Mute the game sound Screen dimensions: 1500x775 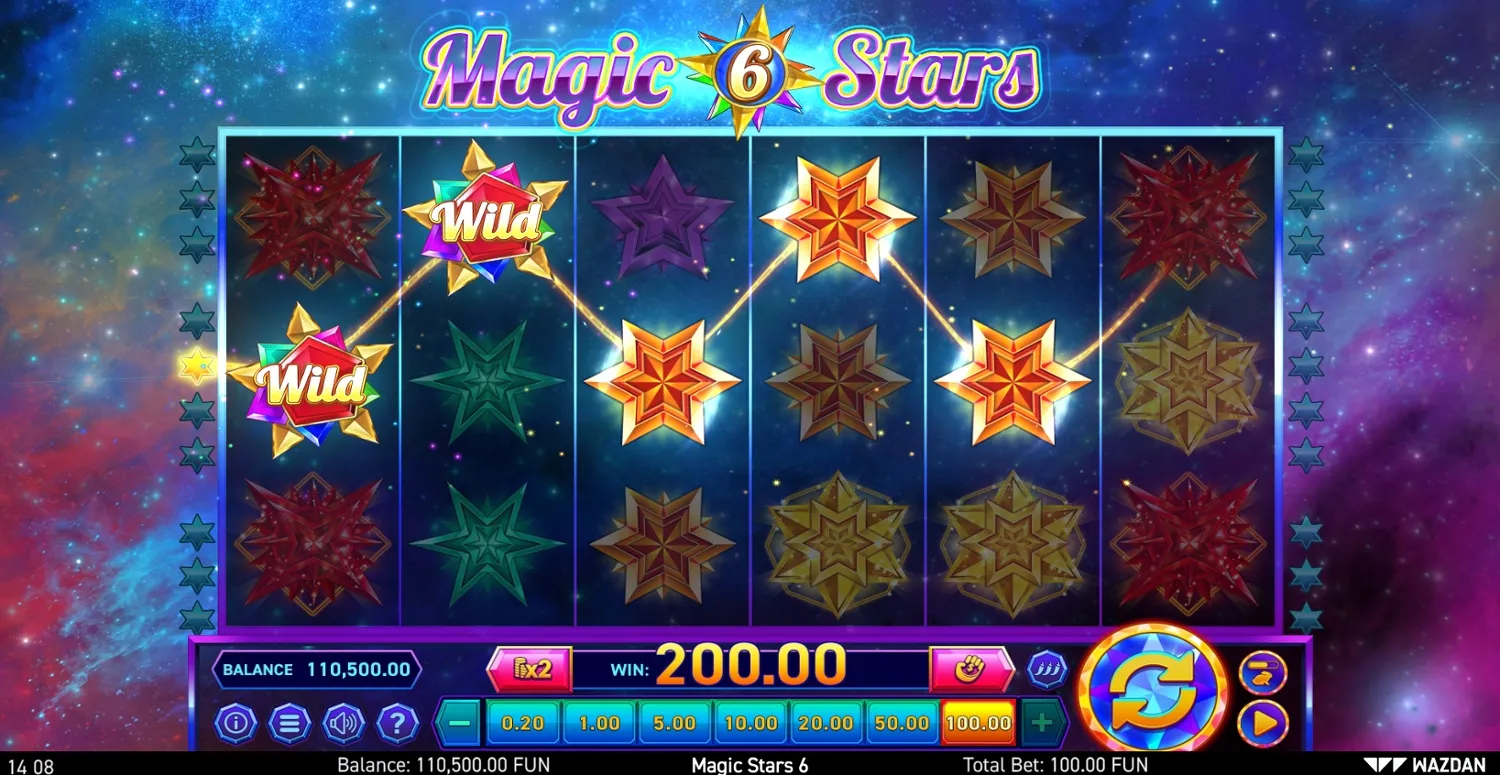[x=344, y=722]
